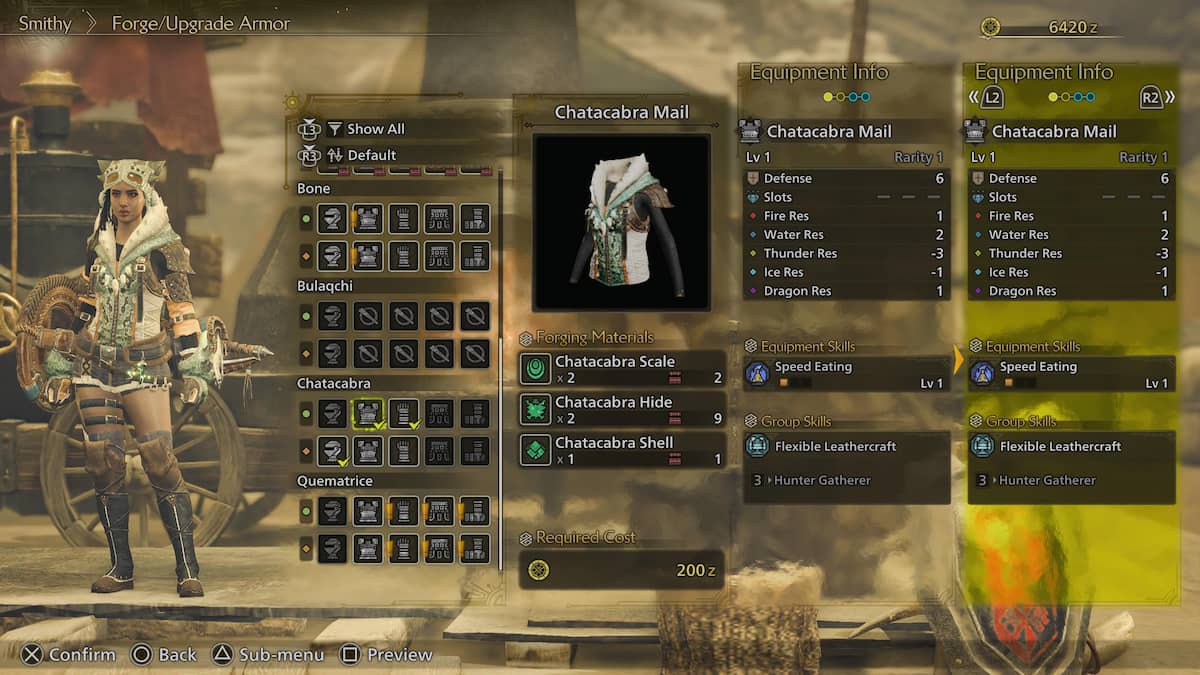1200x675 pixels.
Task: Open the Show All filter option
Action: pyautogui.click(x=375, y=129)
